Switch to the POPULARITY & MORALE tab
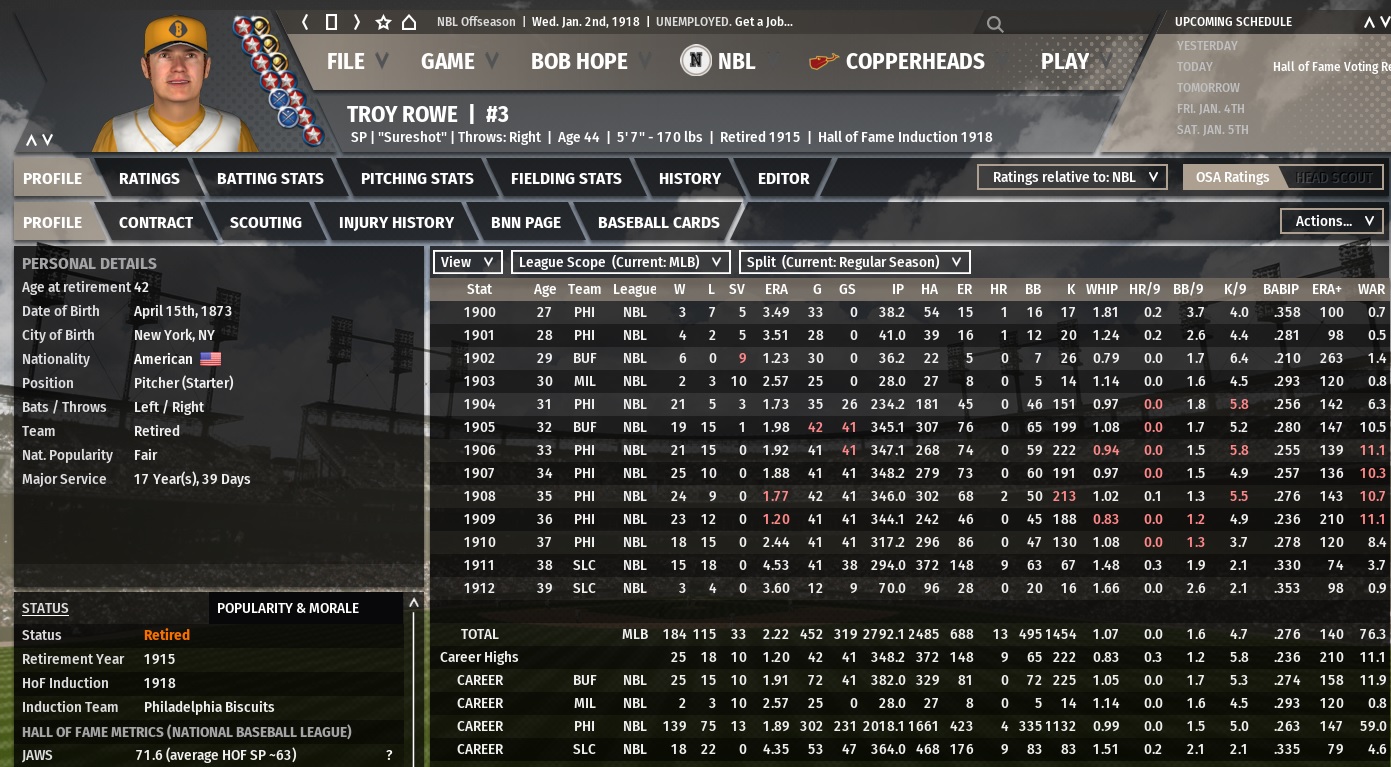The image size is (1391, 767). pos(288,608)
